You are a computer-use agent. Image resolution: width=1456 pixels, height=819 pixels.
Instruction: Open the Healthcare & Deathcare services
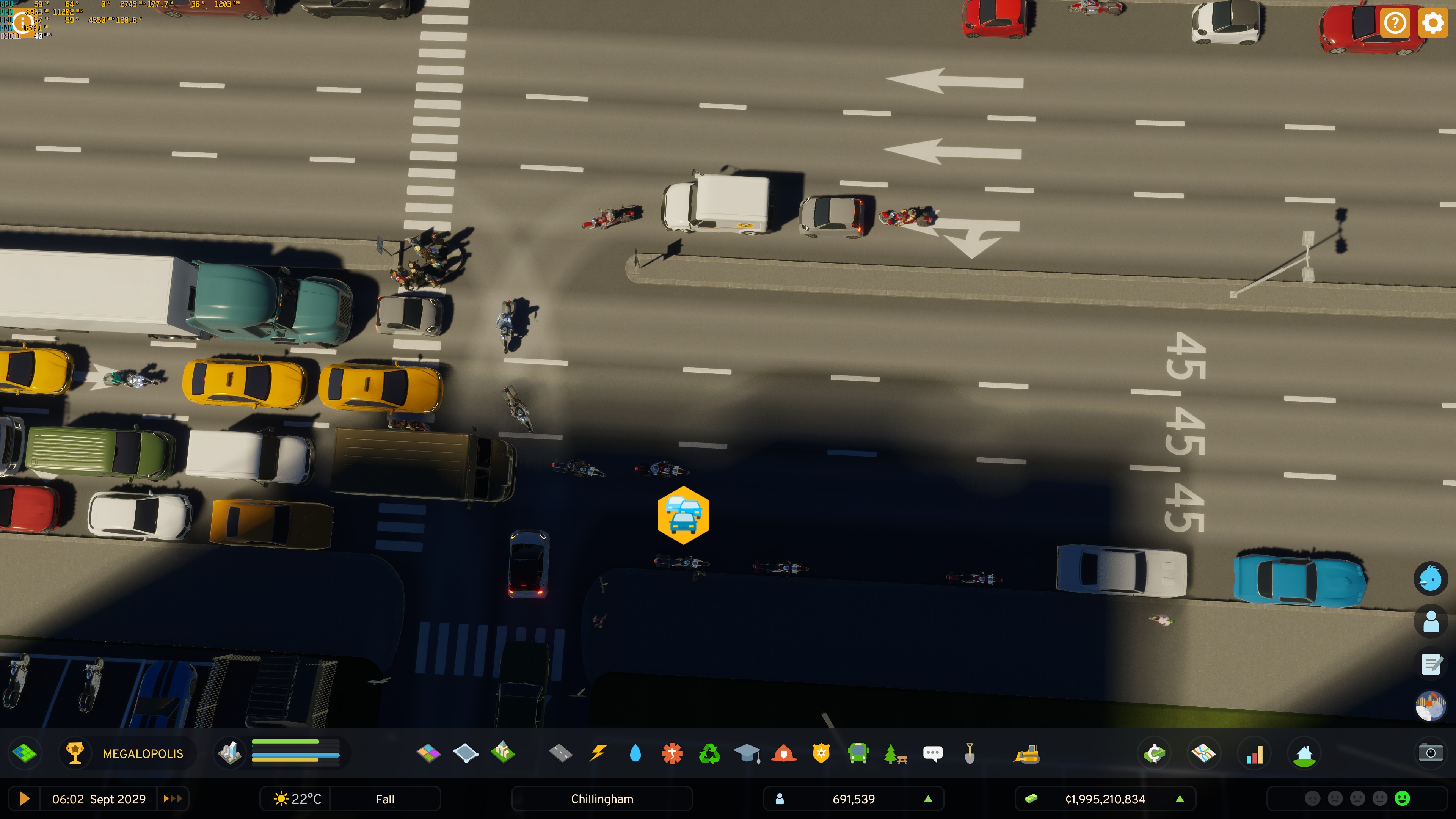pyautogui.click(x=672, y=753)
